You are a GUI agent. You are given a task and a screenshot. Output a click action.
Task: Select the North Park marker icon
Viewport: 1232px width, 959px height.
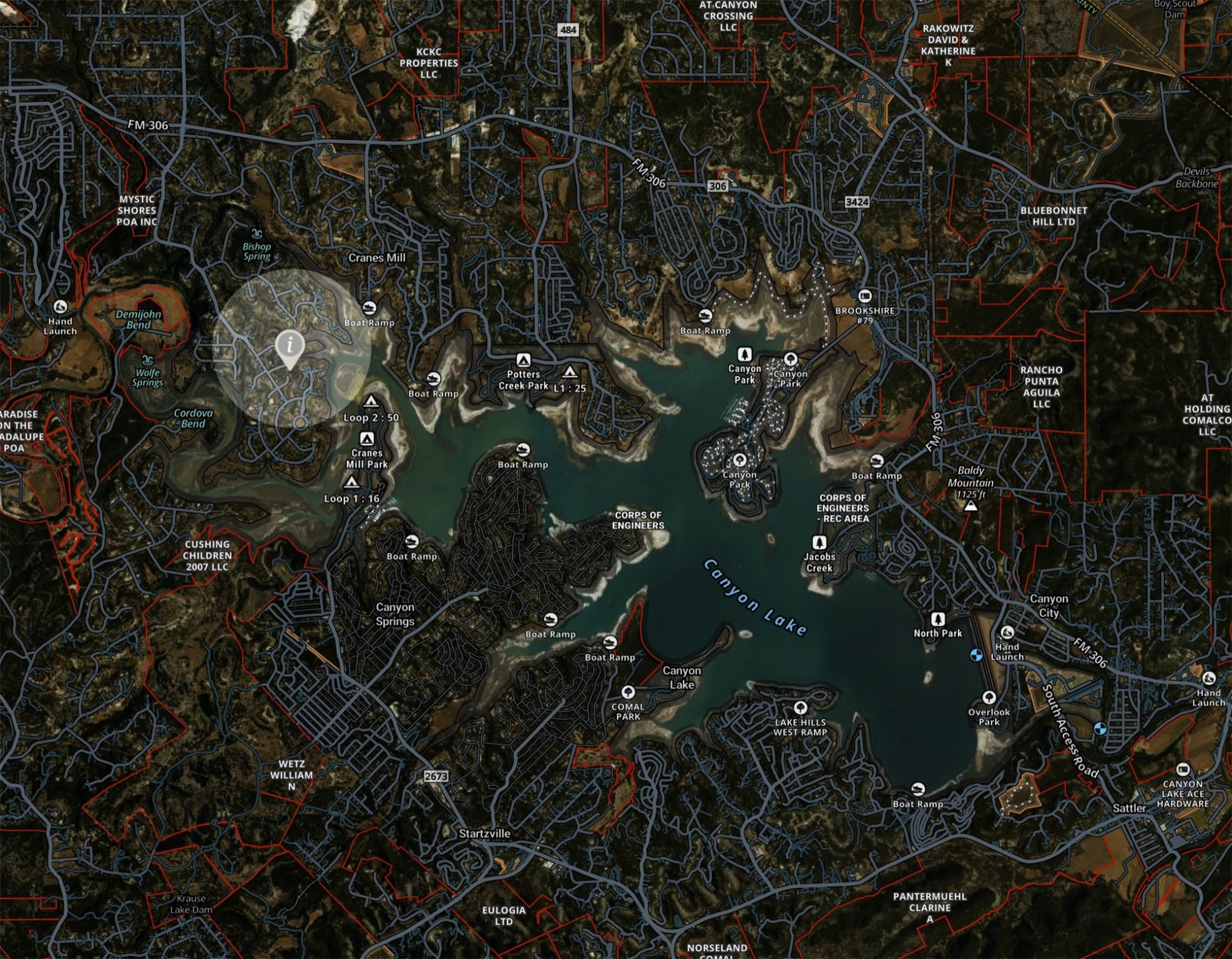(937, 619)
